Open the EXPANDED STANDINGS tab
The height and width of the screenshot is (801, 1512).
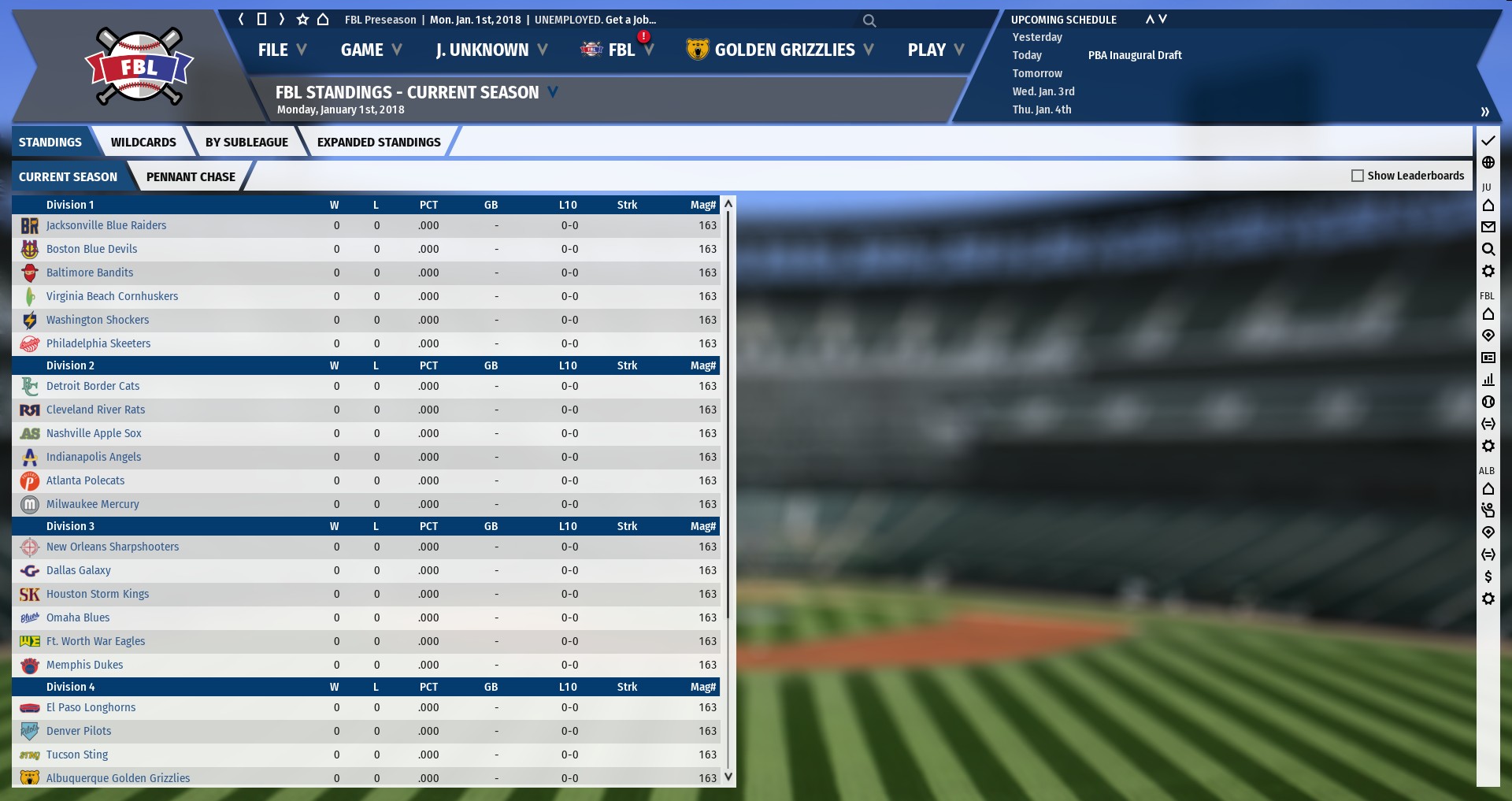pos(379,143)
